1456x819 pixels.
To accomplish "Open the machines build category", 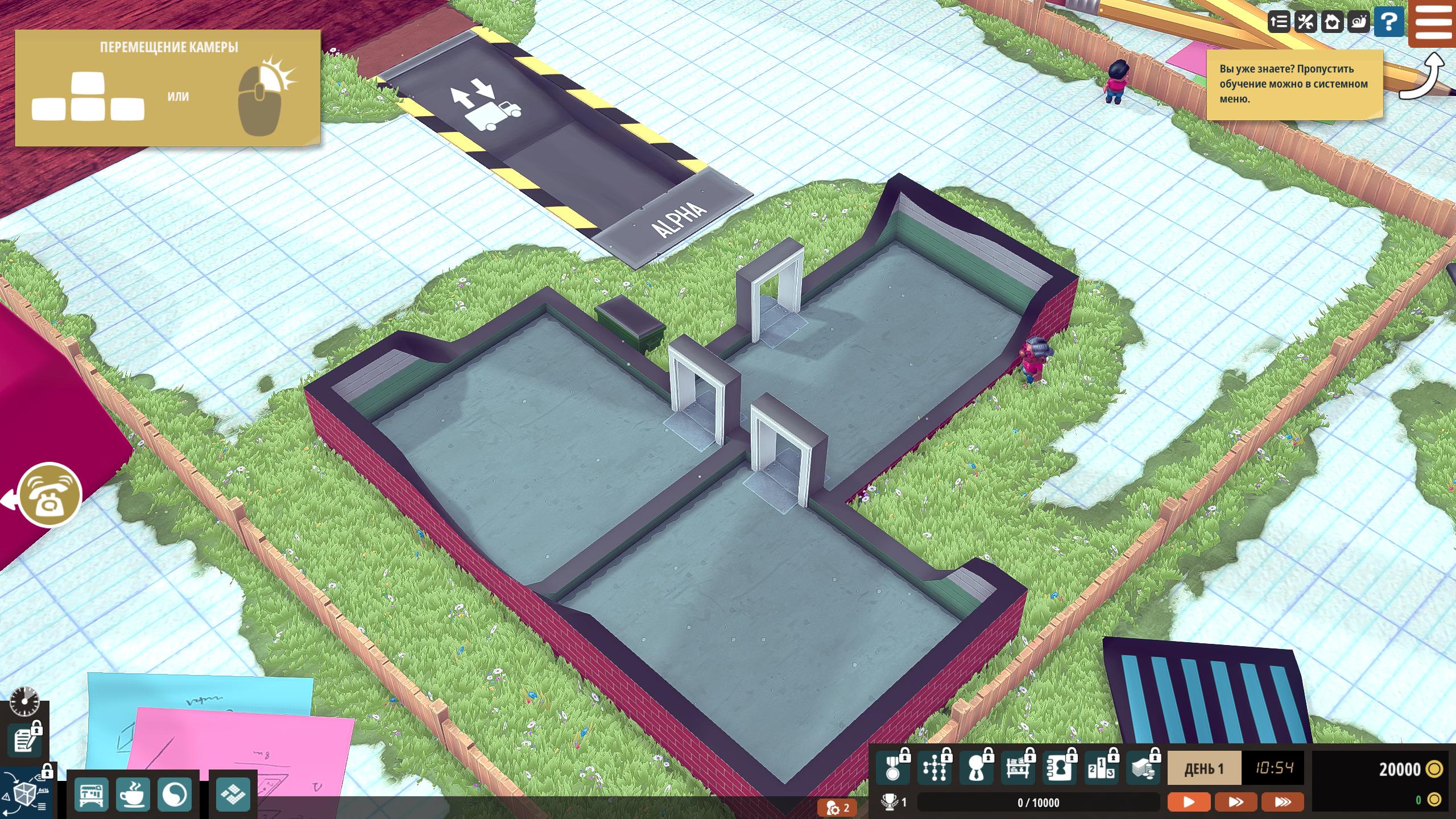I will (x=90, y=794).
